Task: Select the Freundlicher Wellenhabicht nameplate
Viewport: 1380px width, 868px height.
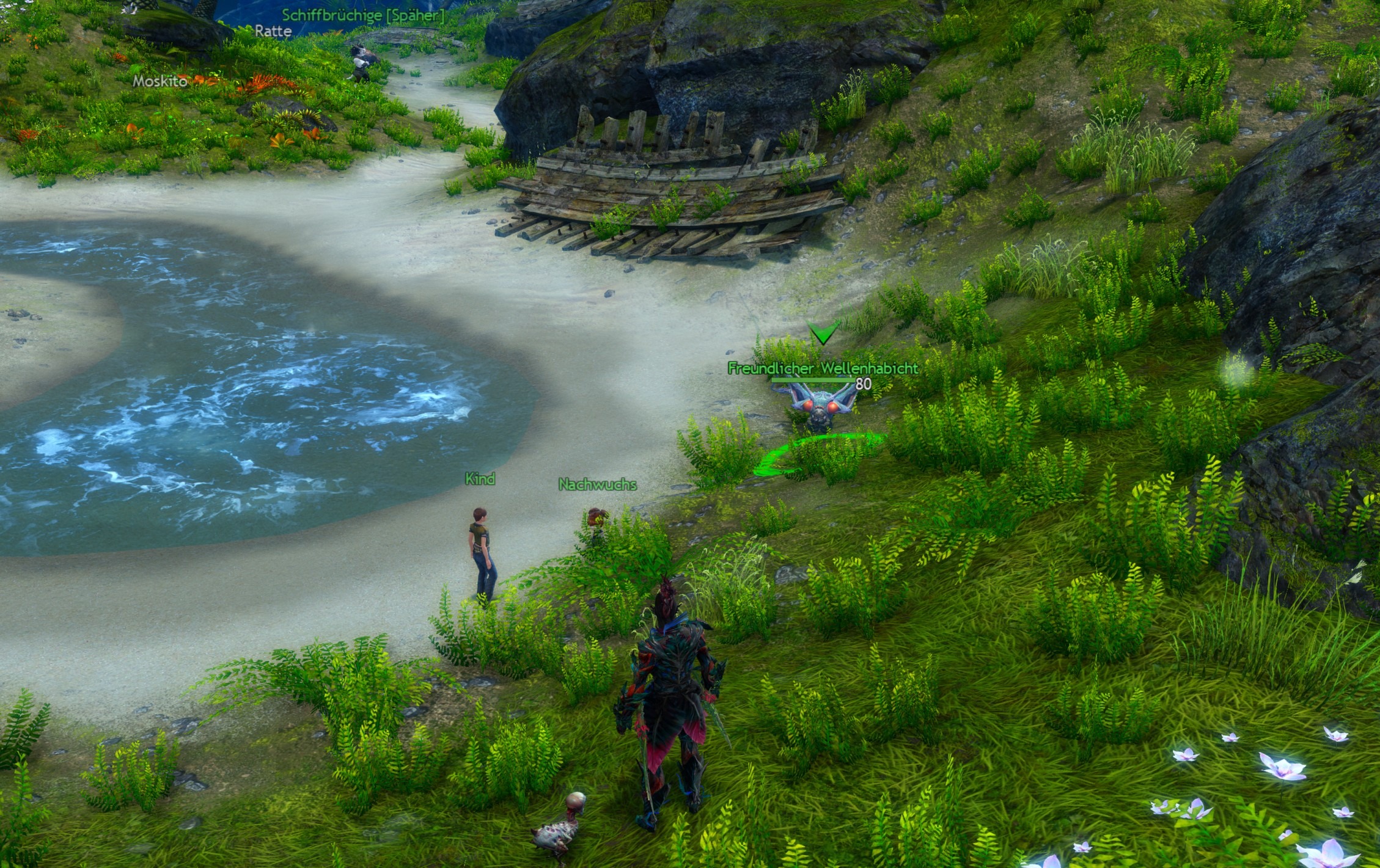Action: (x=822, y=368)
